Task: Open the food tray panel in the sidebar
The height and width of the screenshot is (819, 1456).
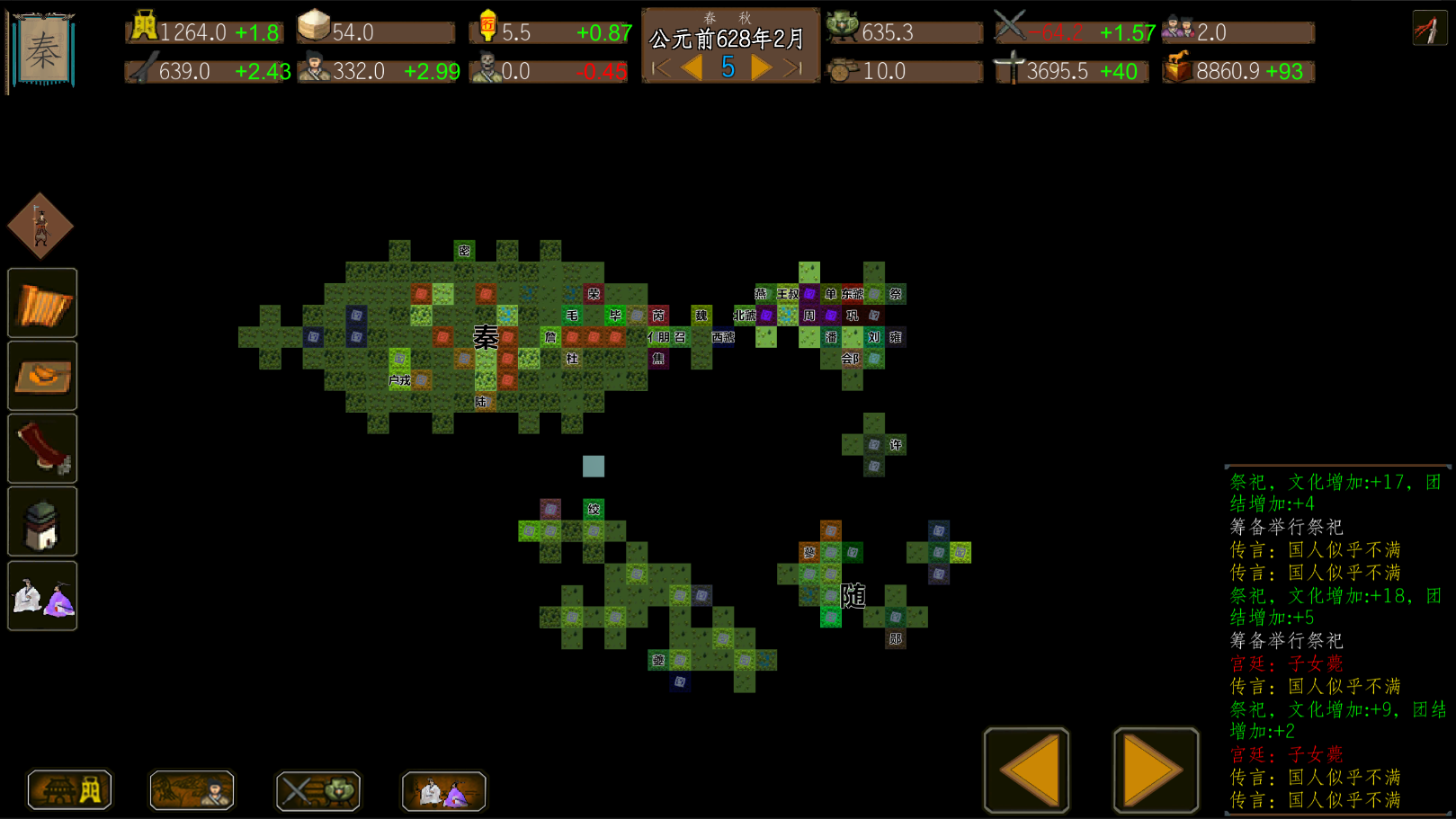Action: 41,375
